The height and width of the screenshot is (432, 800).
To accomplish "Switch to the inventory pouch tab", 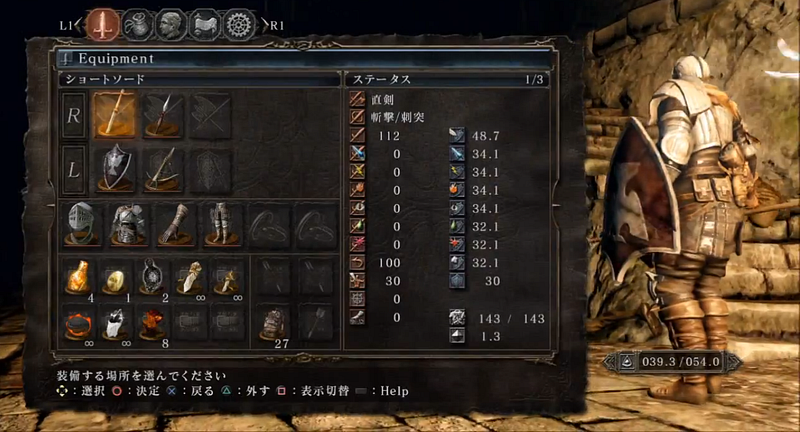I will coord(138,22).
